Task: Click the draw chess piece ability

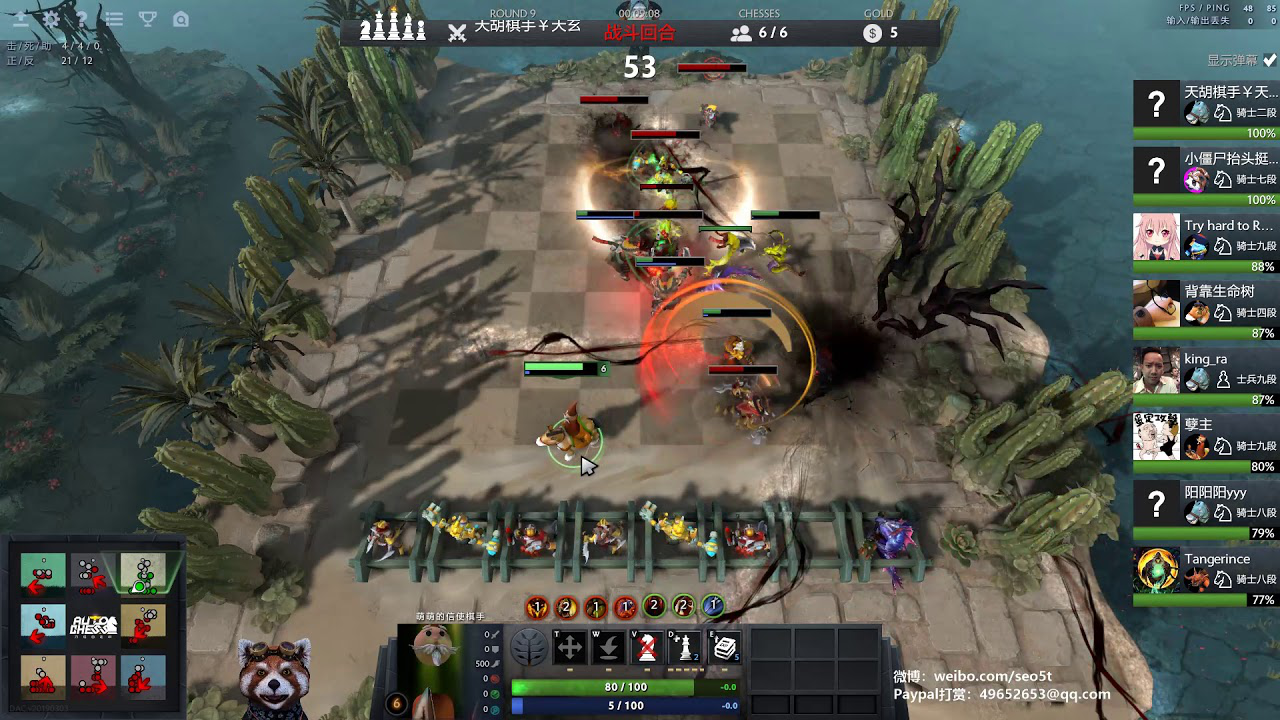Action: pyautogui.click(x=686, y=648)
